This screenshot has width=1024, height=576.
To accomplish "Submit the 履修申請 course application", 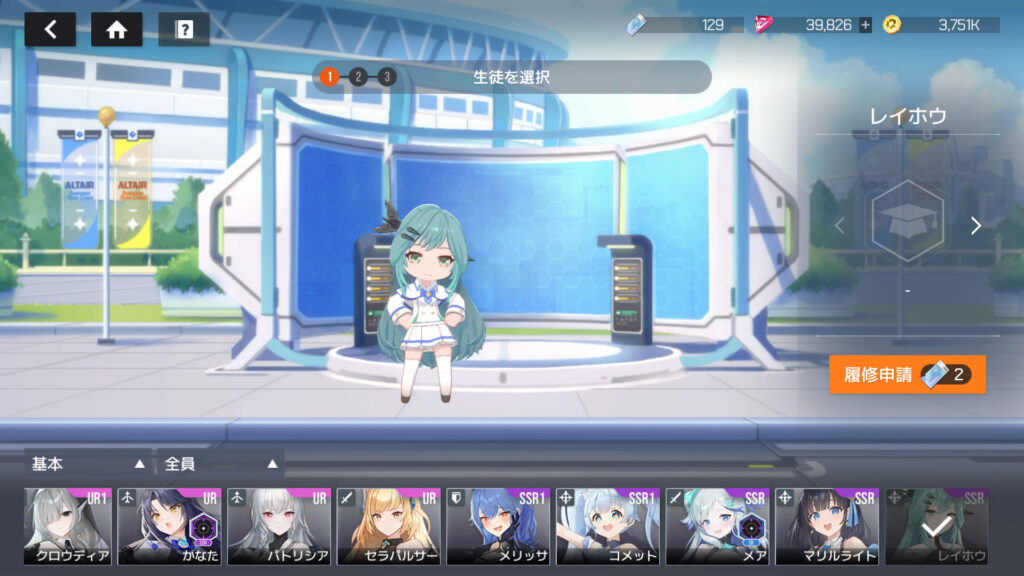I will 907,375.
